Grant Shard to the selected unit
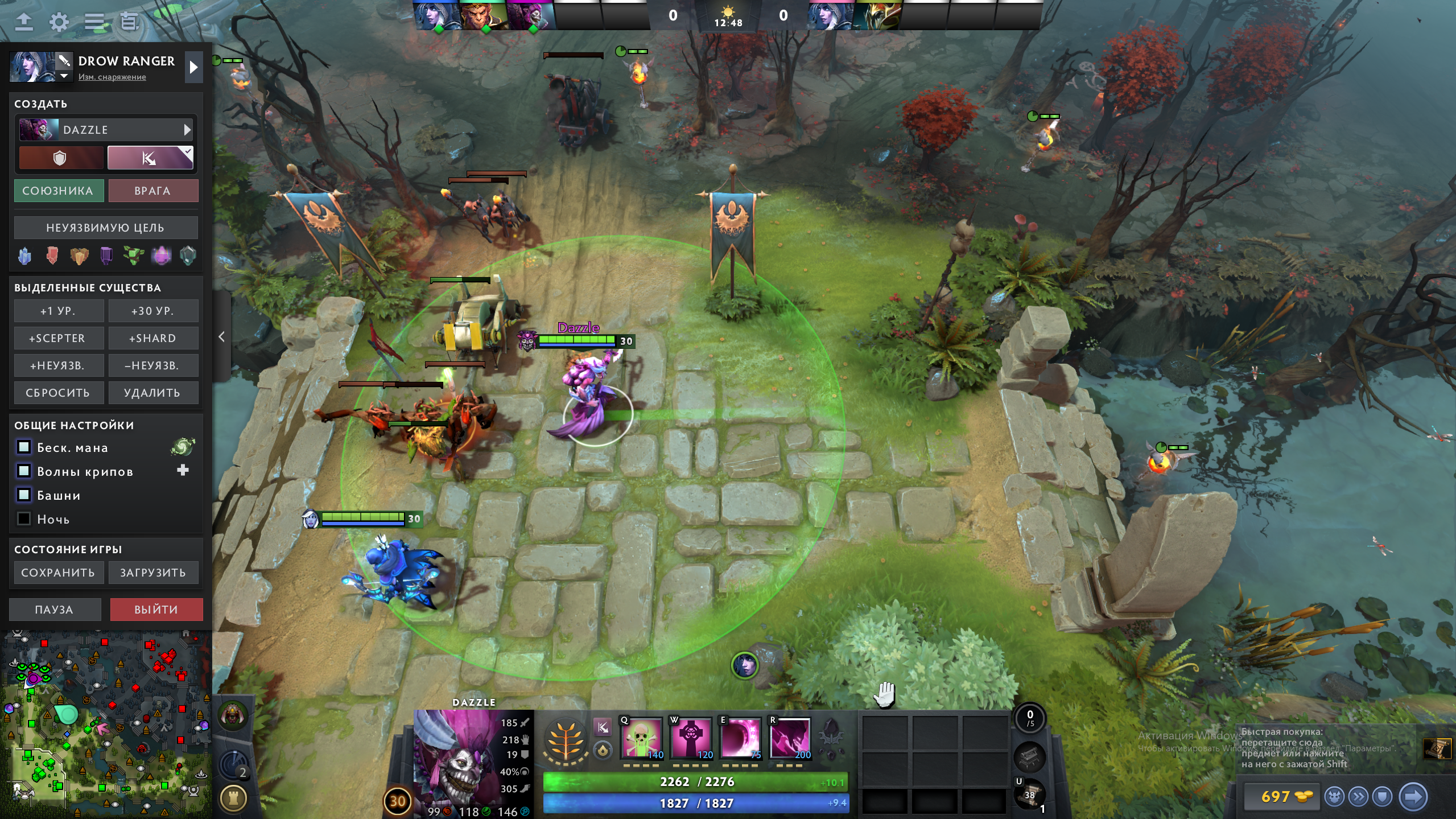1456x819 pixels. 152,339
